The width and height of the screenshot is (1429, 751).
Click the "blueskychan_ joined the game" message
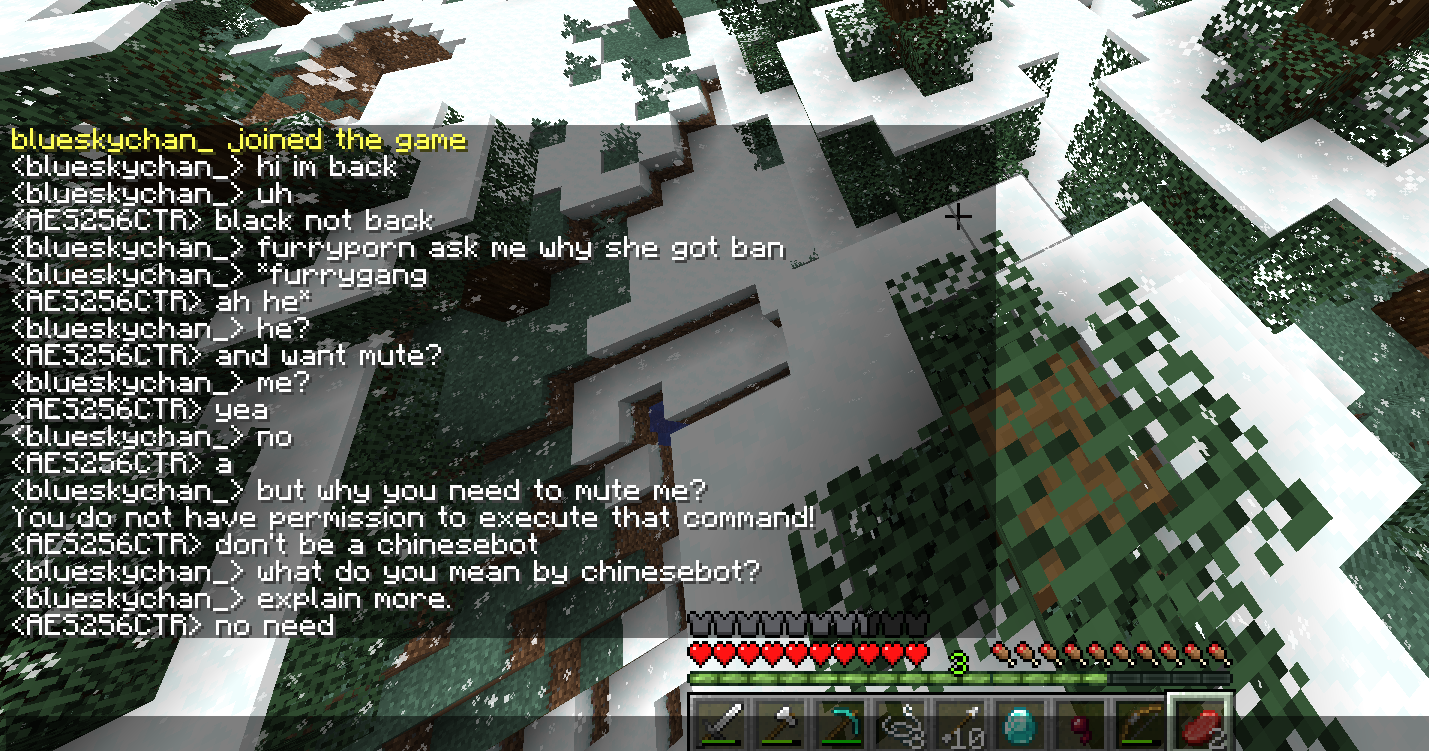pos(238,139)
